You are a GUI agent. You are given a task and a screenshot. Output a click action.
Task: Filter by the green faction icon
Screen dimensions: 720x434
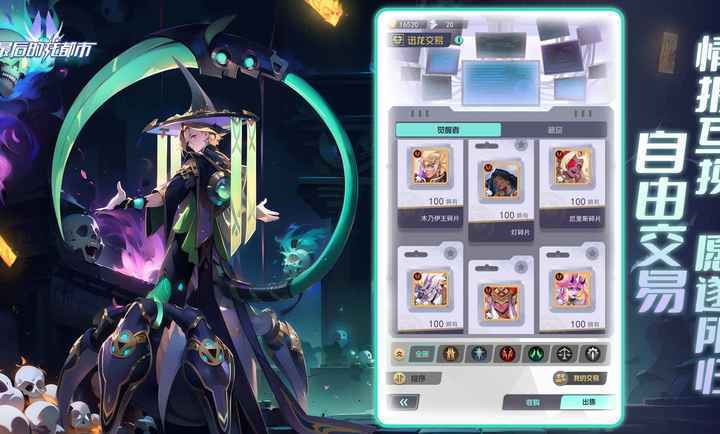click(536, 353)
